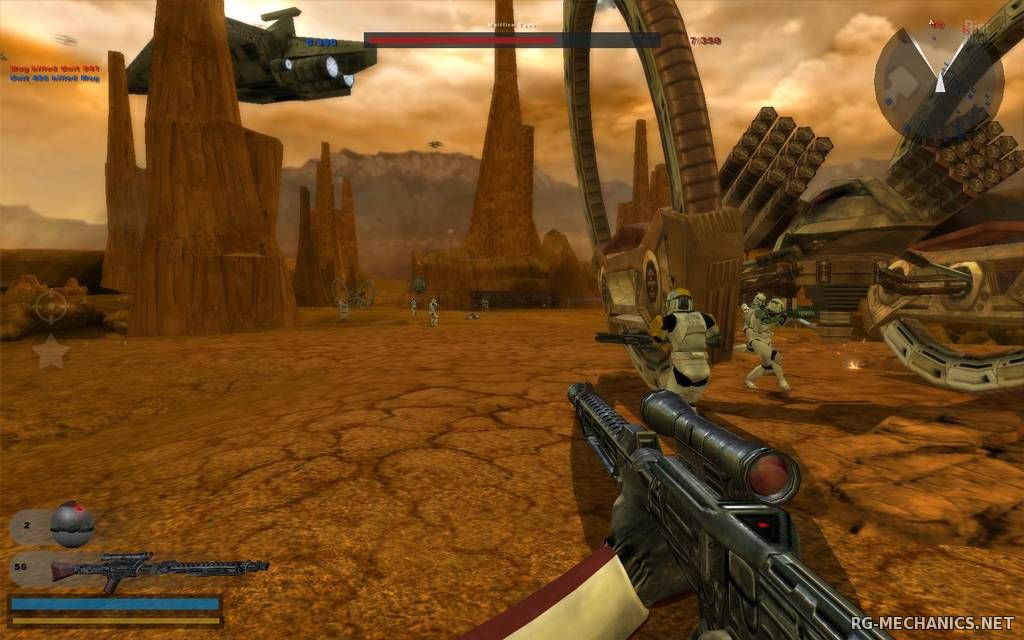Activate the circular target reticle icon
Viewport: 1024px width, 640px height.
tap(52, 306)
